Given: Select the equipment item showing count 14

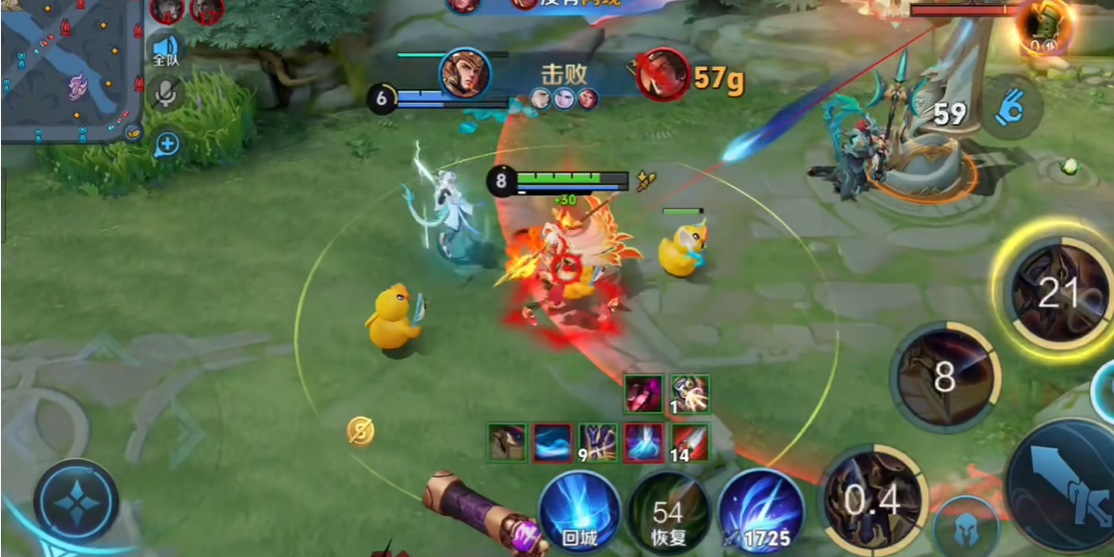Looking at the screenshot, I should click(x=689, y=442).
